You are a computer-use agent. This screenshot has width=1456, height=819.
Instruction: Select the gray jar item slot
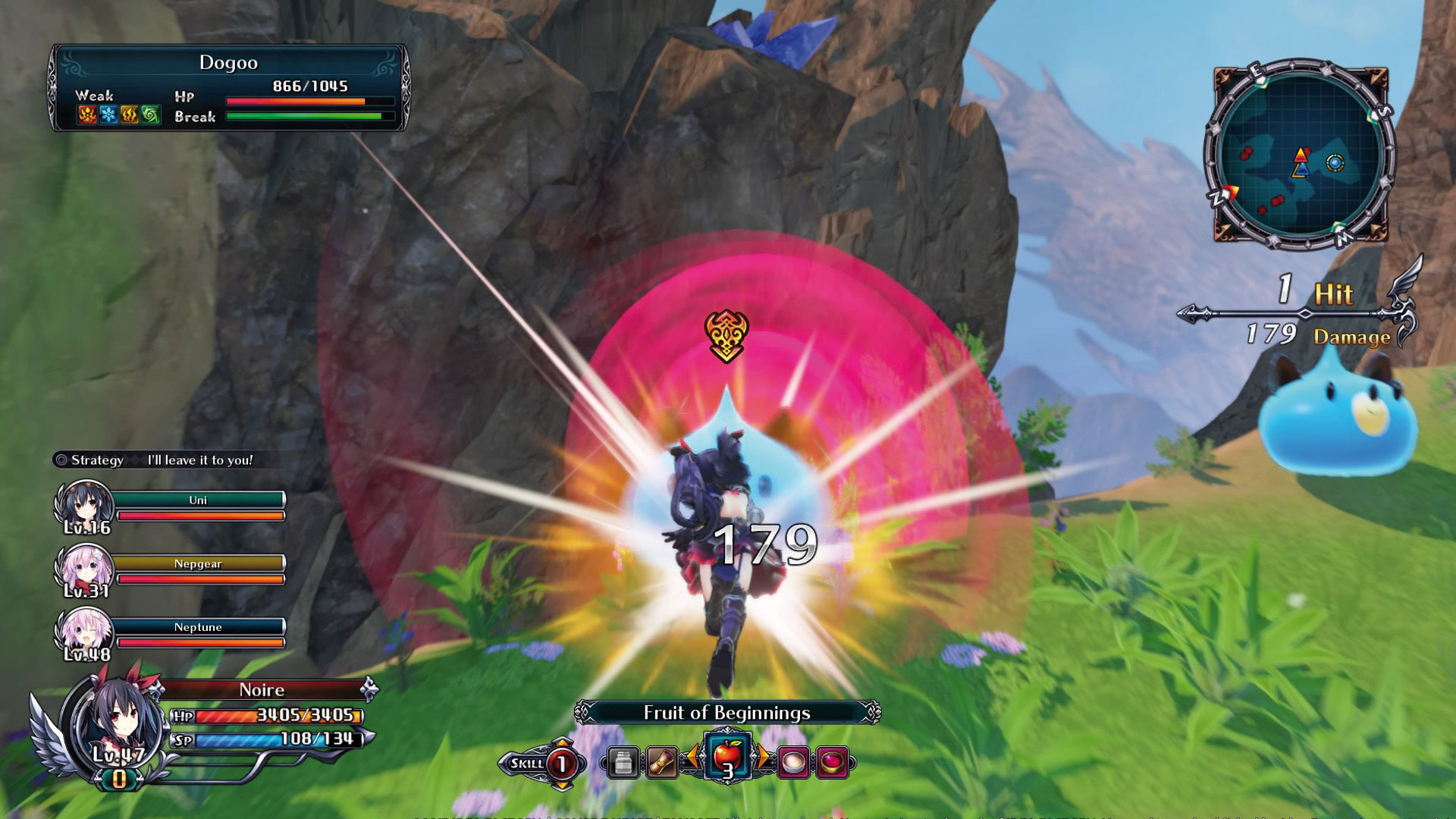pos(623,762)
